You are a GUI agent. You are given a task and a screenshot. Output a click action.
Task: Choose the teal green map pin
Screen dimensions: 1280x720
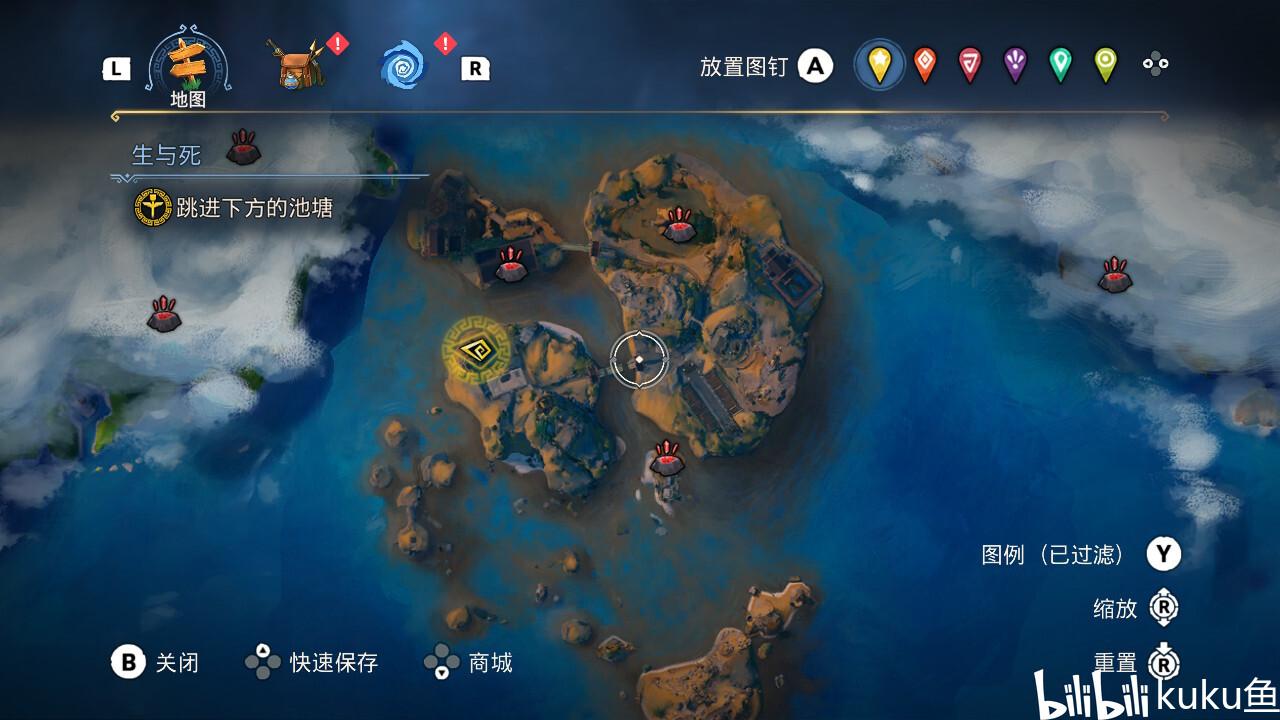[1060, 65]
